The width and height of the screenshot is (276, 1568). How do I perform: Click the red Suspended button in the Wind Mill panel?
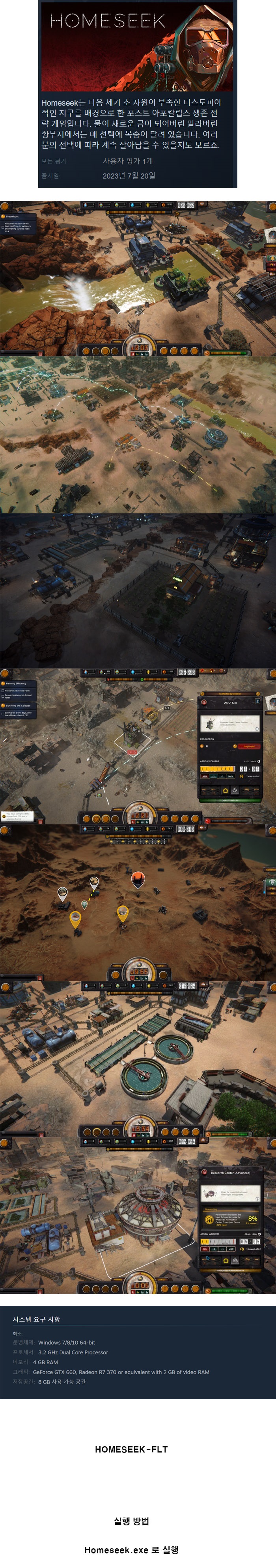[248, 746]
